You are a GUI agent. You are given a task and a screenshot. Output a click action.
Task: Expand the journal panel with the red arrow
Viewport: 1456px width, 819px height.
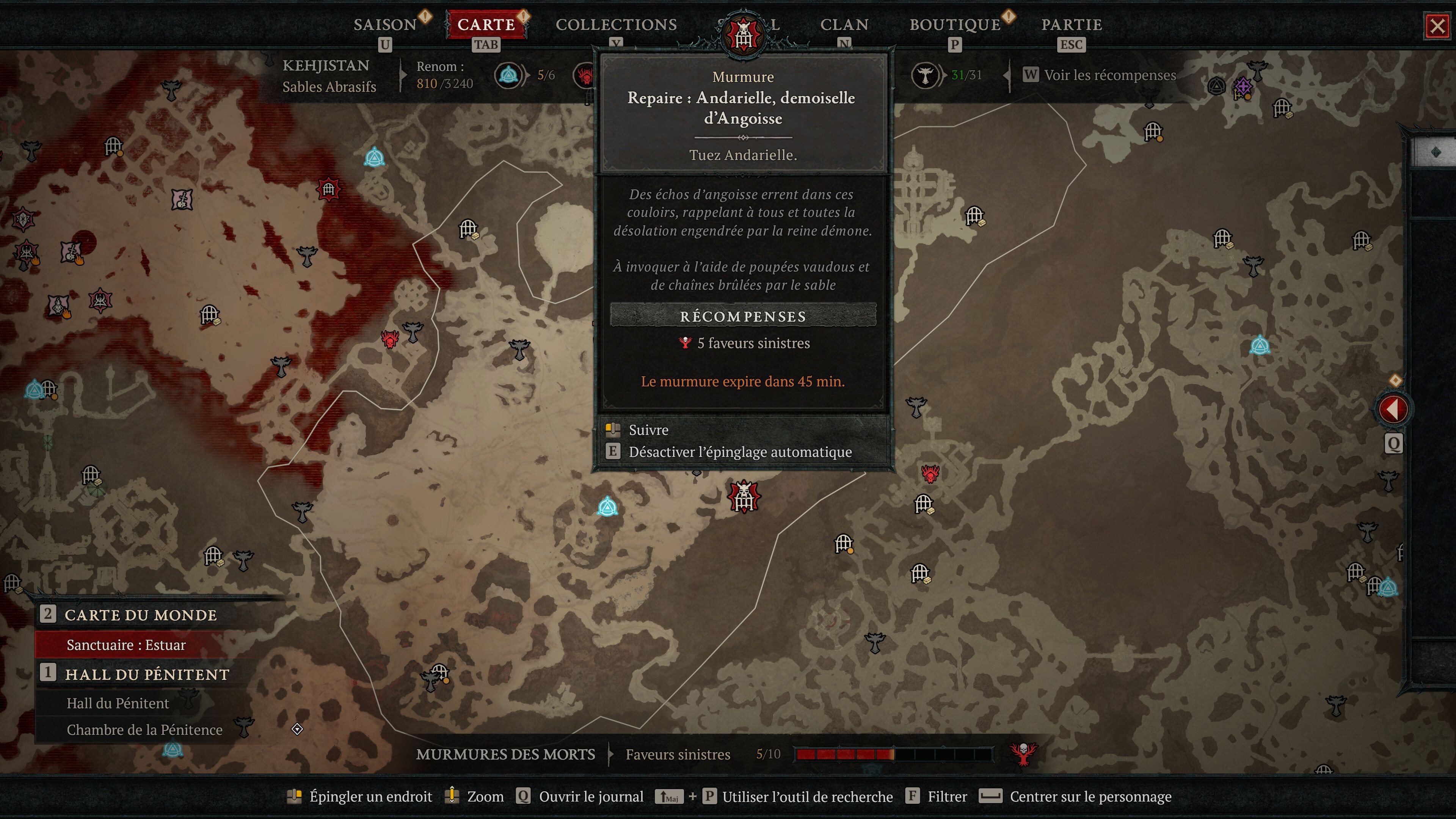click(x=1393, y=409)
